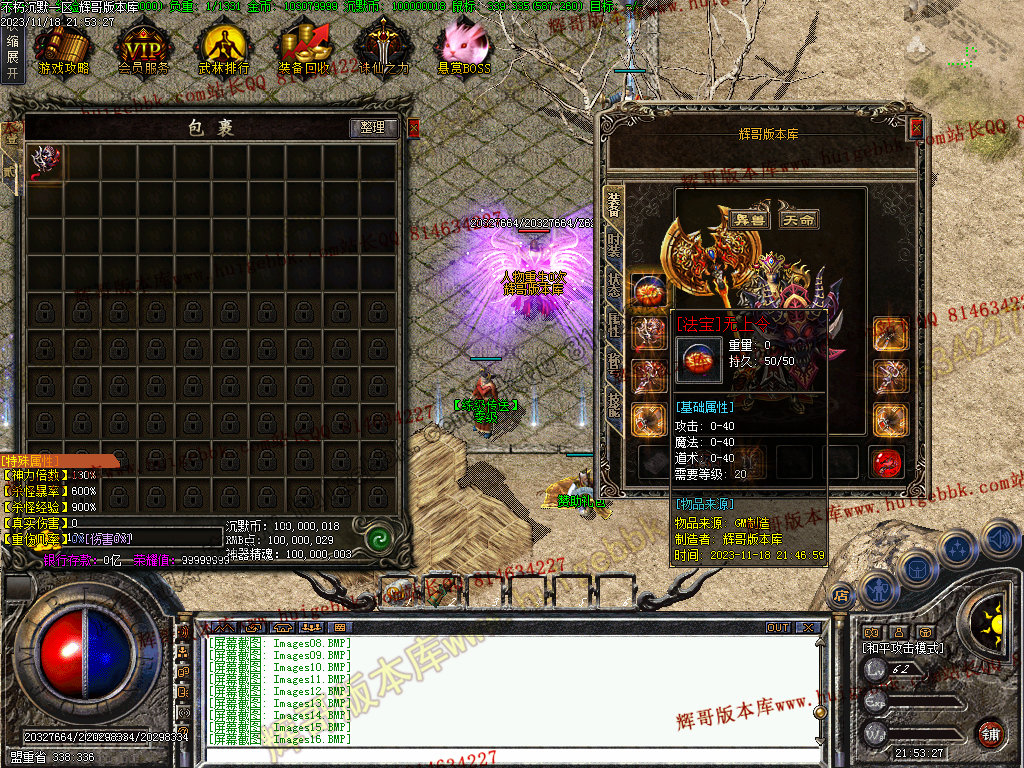This screenshot has width=1024, height=768.
Task: Close the character equipment panel
Action: (x=916, y=128)
